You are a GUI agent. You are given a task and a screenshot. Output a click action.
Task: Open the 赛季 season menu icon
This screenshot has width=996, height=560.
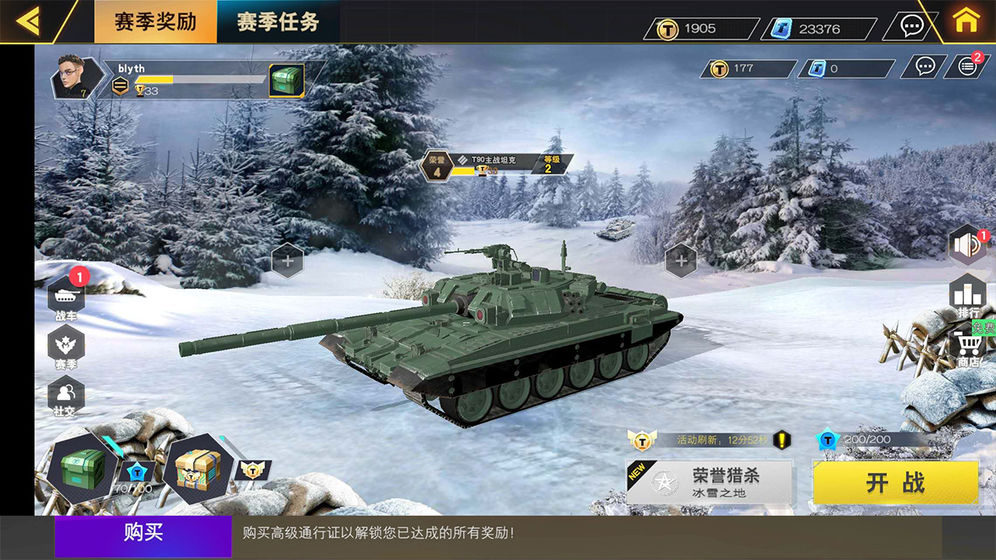(66, 347)
